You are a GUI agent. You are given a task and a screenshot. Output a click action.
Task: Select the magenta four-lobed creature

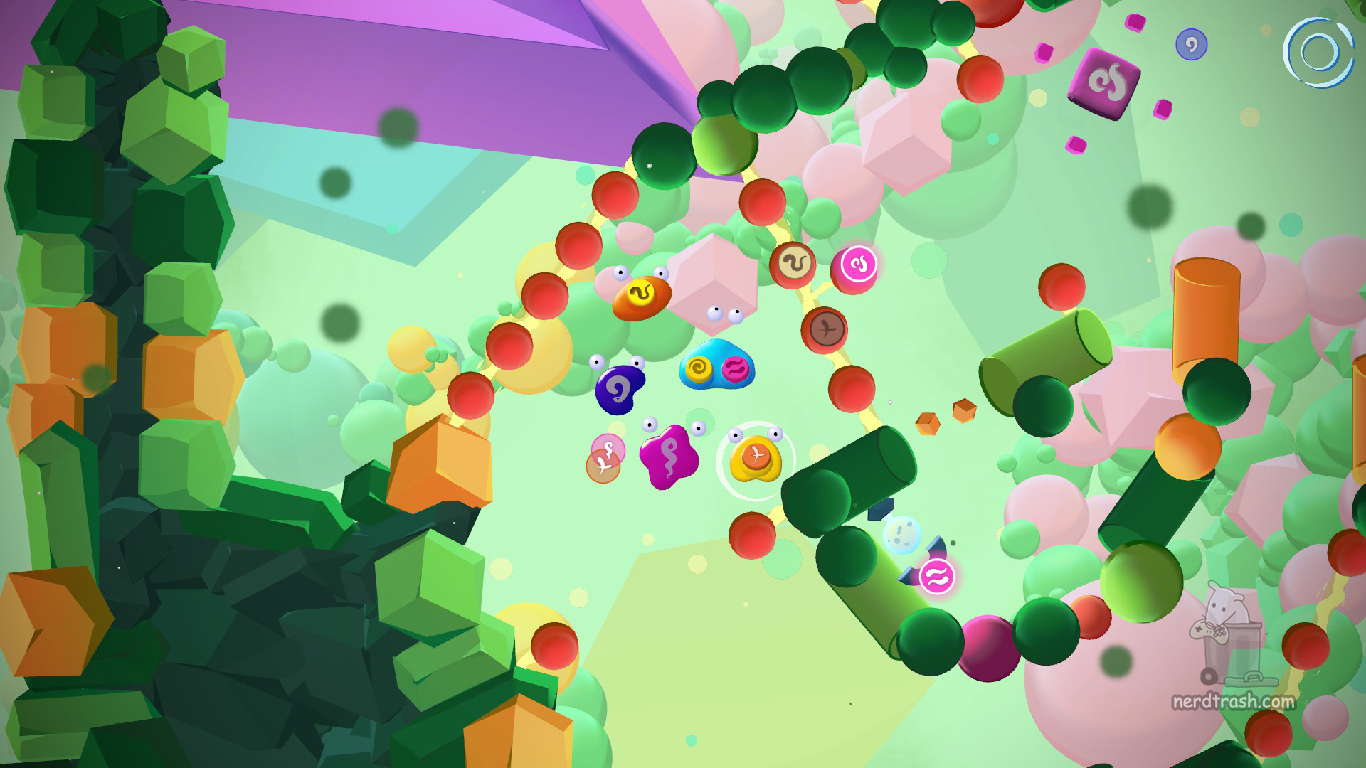point(668,456)
